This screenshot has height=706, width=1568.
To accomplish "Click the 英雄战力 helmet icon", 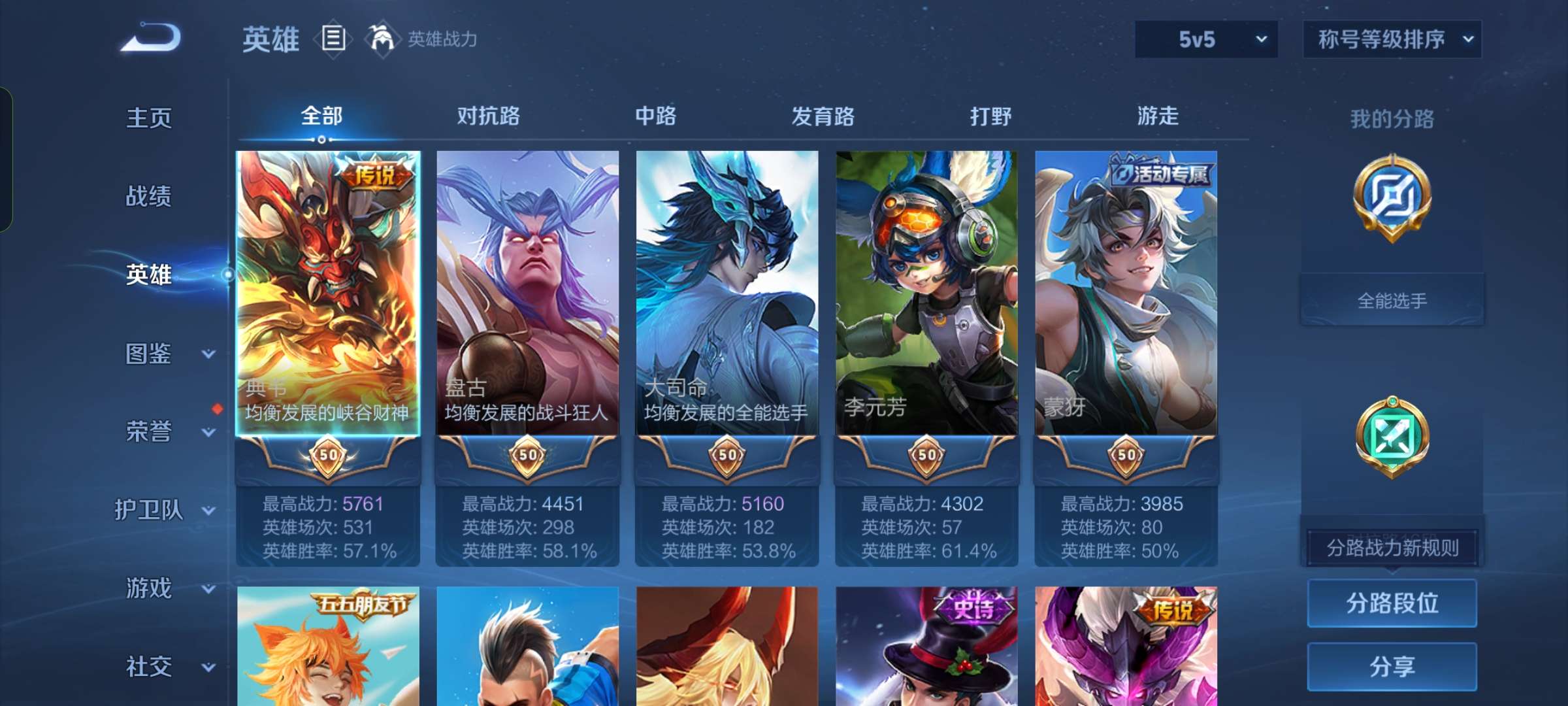I will (382, 38).
